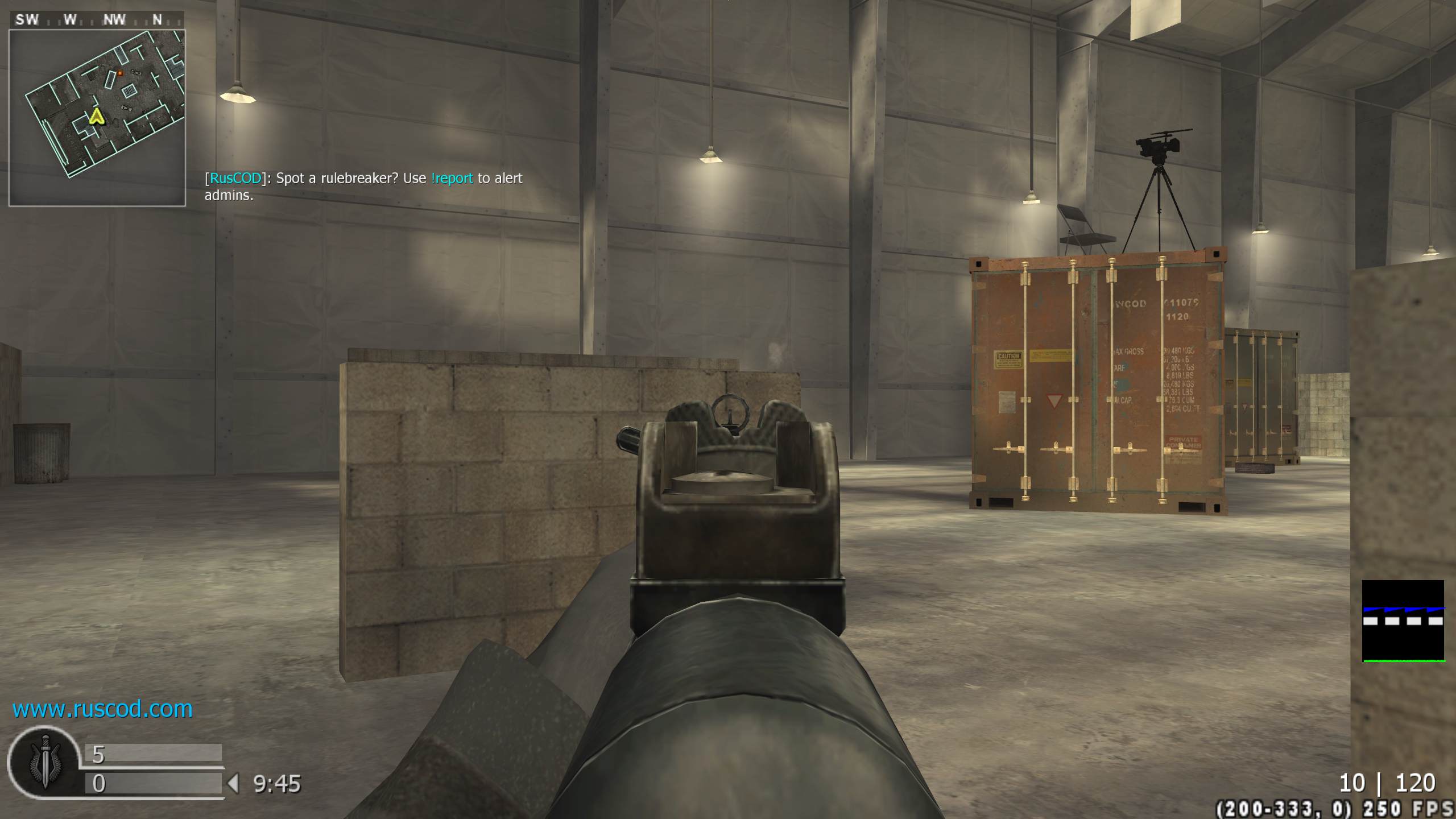Open the www.ruscod.com link
Screen dimensions: 1456x819
click(102, 709)
